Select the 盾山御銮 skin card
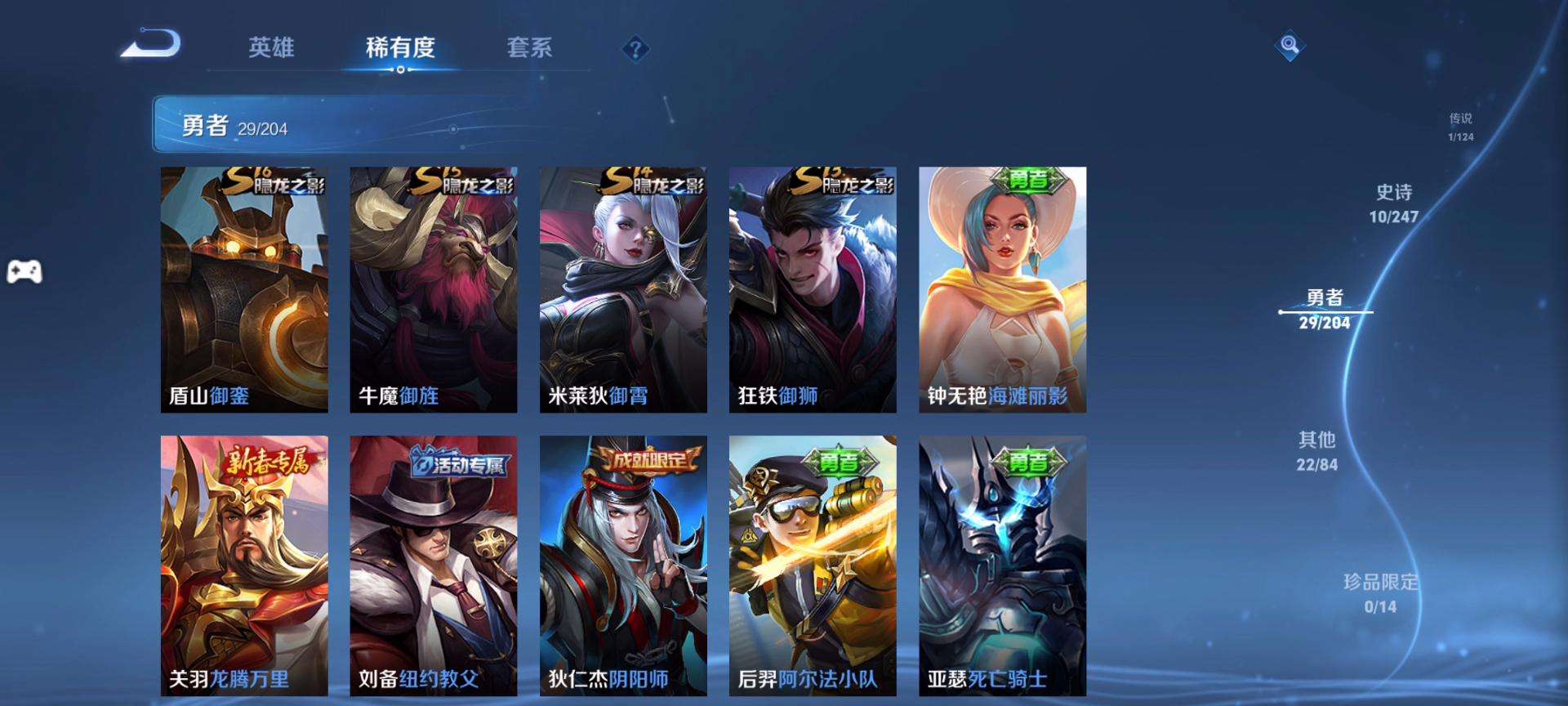This screenshot has height=706, width=1568. (x=244, y=289)
